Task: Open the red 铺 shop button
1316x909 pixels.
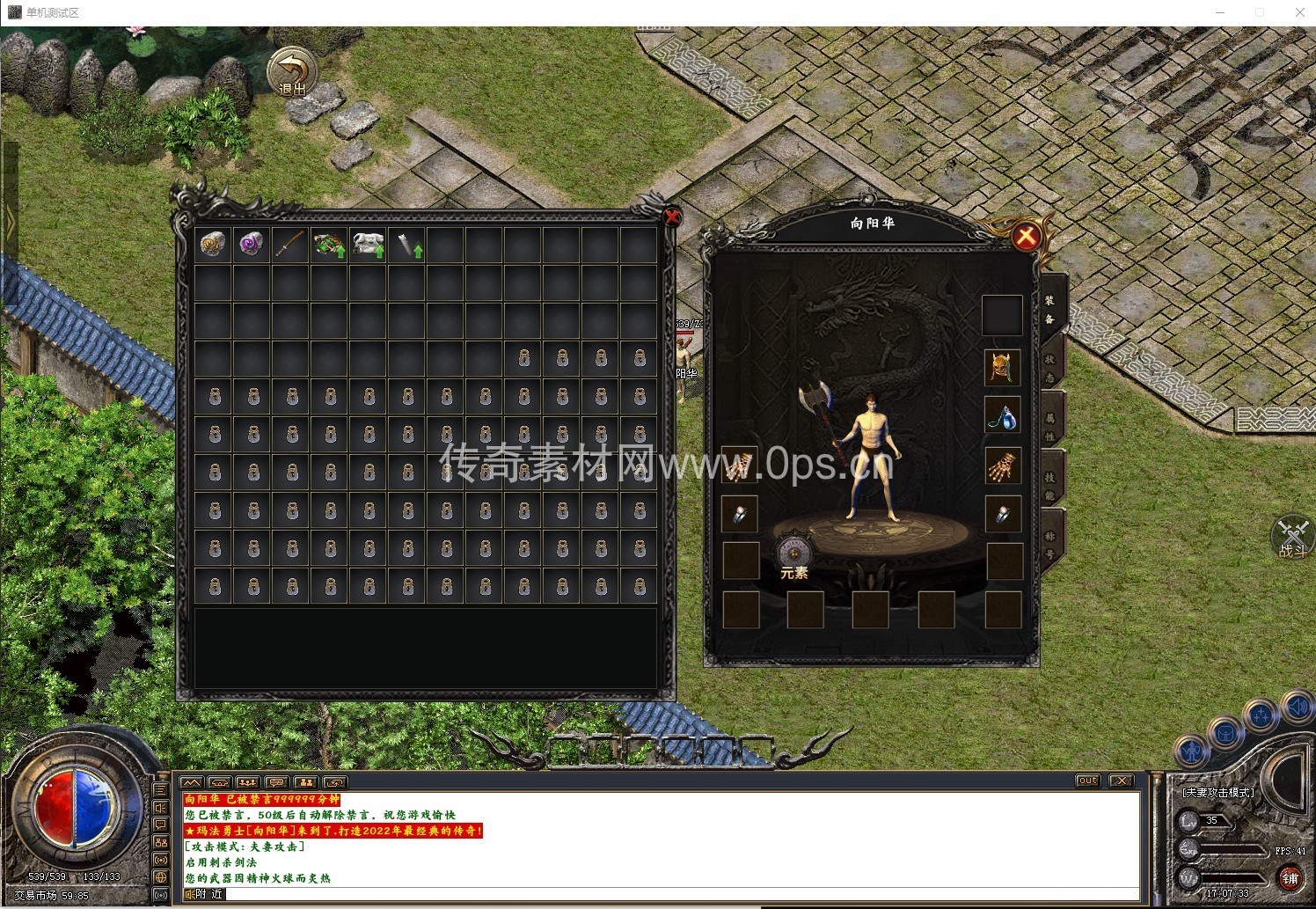Action: coord(1290,877)
